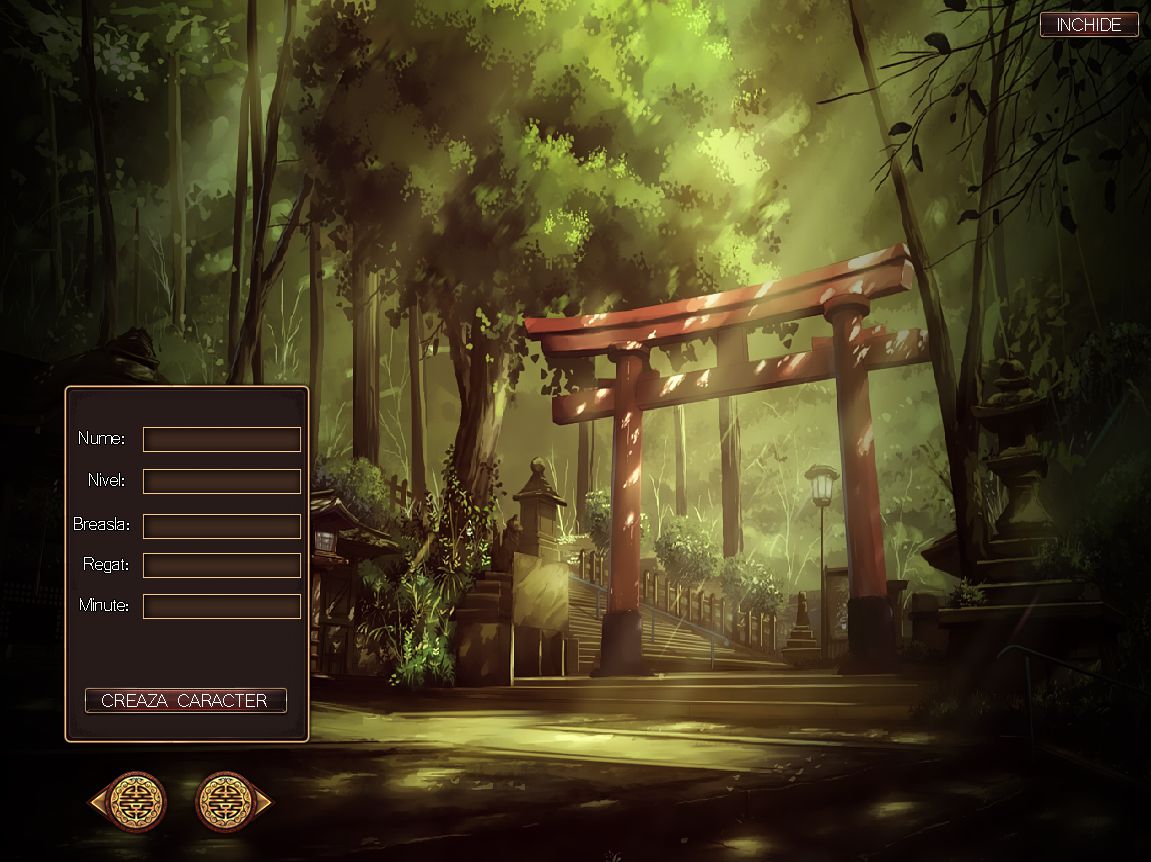Go to previous character with left arrow medallion
This screenshot has height=862, width=1151.
tap(128, 801)
